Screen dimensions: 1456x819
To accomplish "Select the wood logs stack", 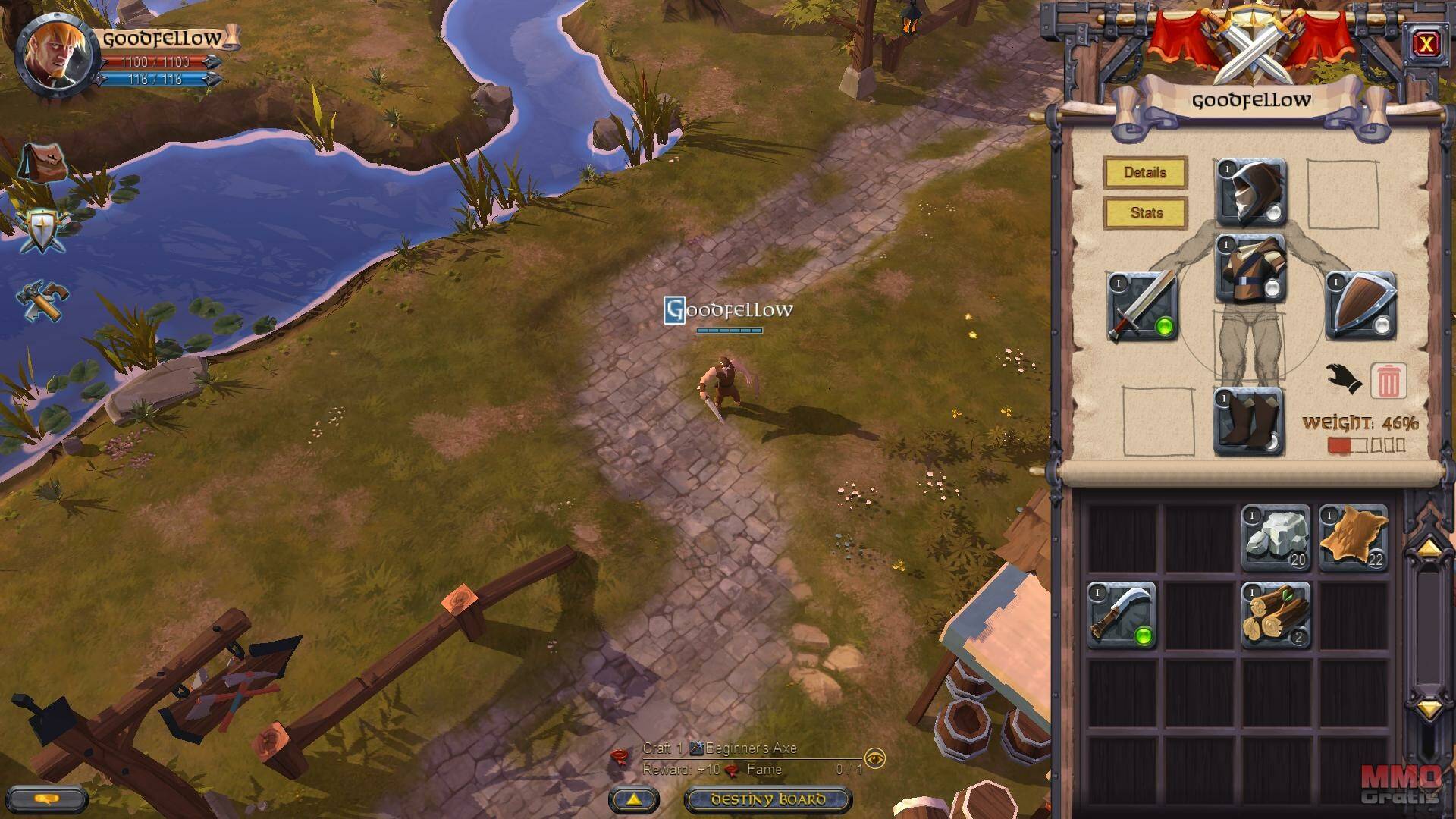I will (x=1276, y=615).
